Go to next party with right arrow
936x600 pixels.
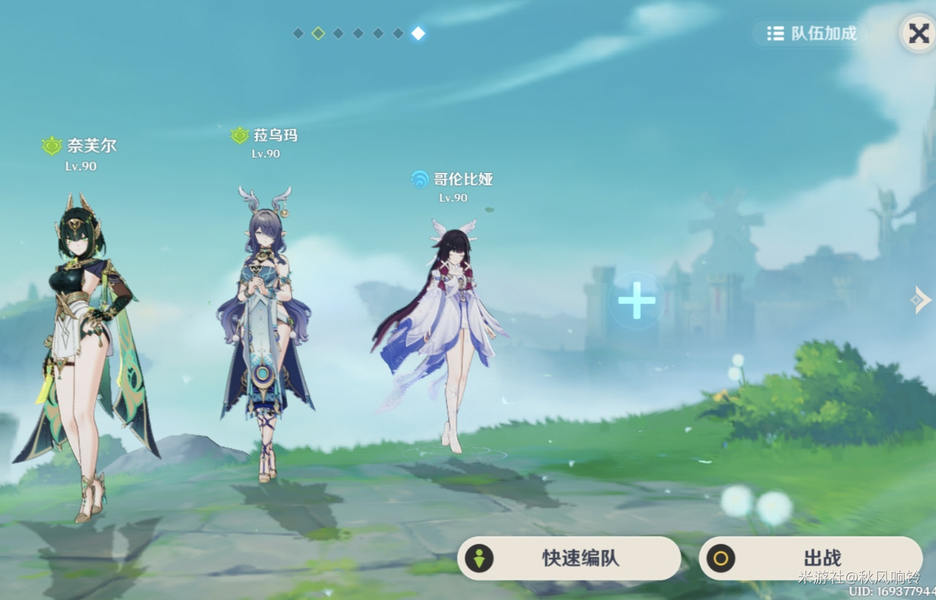pos(921,299)
